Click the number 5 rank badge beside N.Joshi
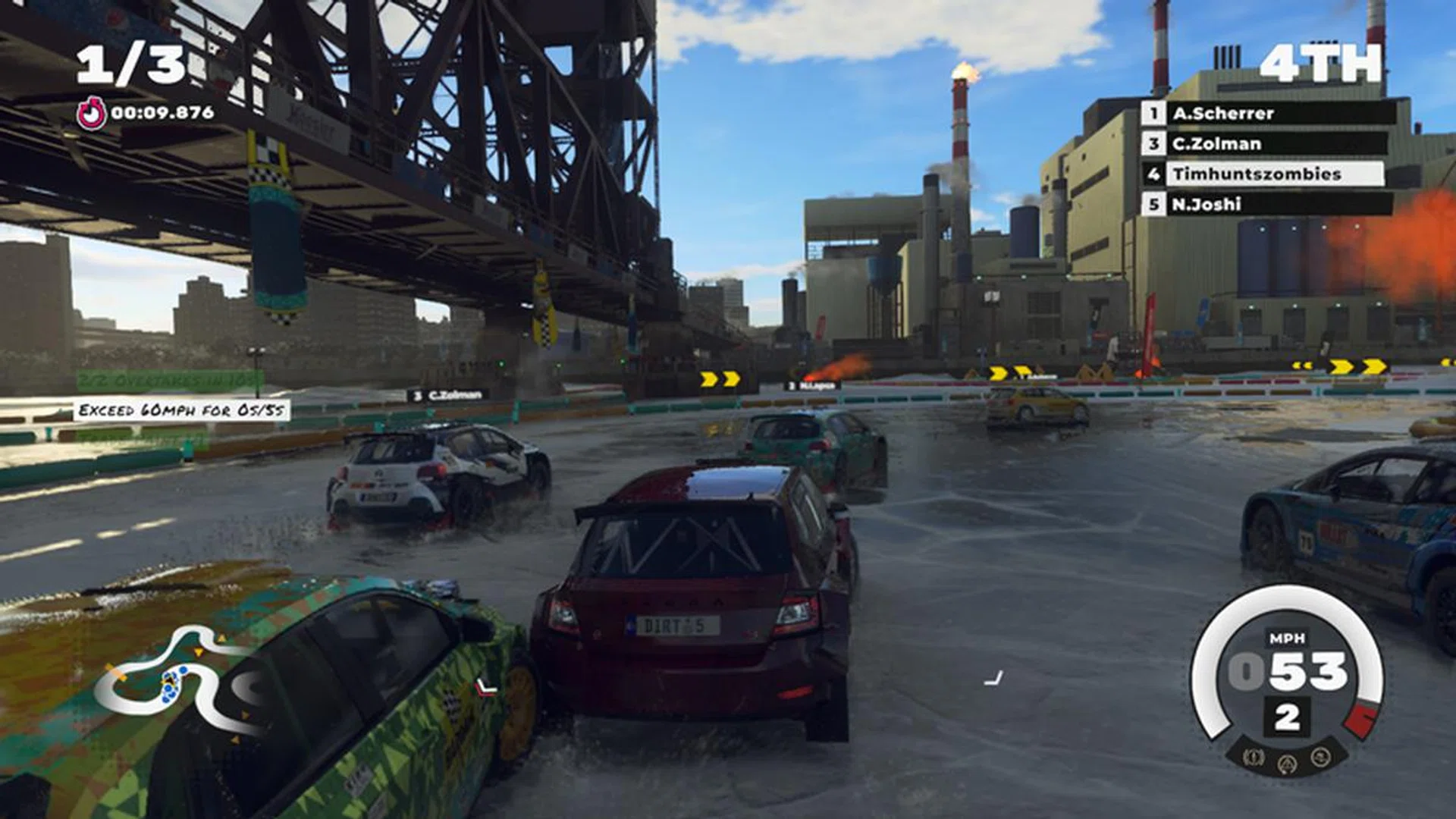This screenshot has width=1456, height=819. click(x=1154, y=203)
